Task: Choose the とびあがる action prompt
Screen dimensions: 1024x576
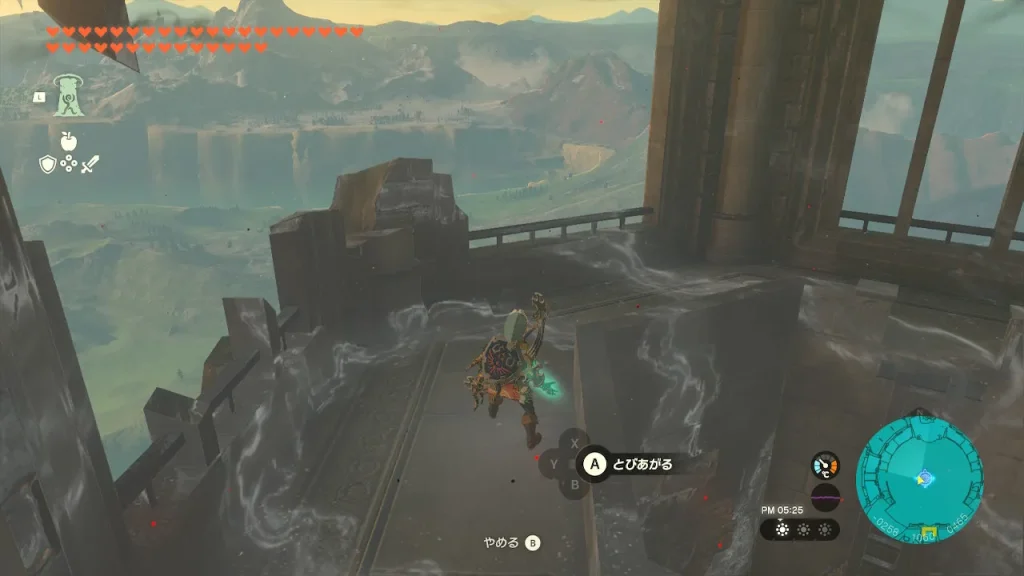Action: 630,463
